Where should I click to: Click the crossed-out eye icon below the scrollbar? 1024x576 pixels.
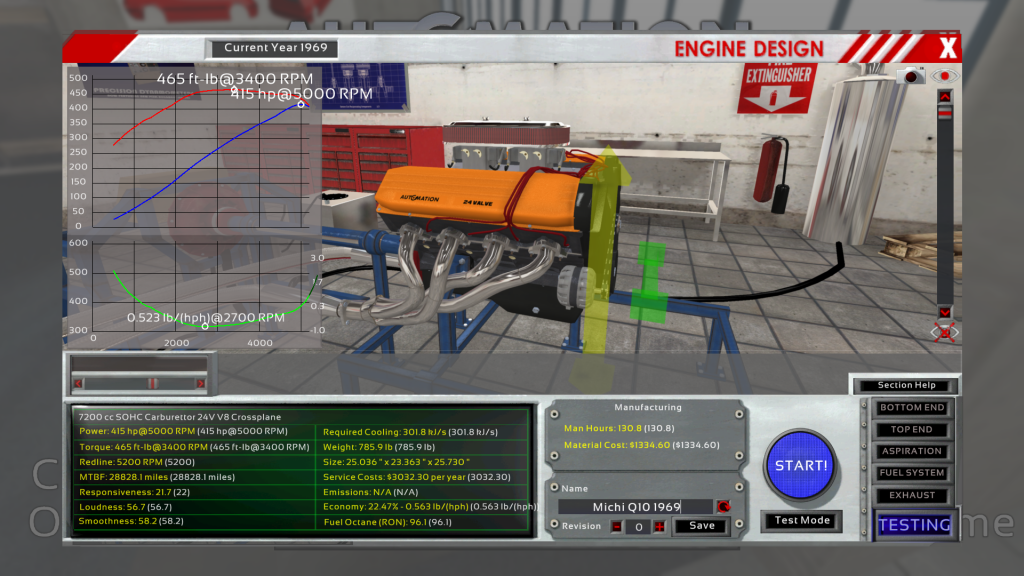point(944,332)
